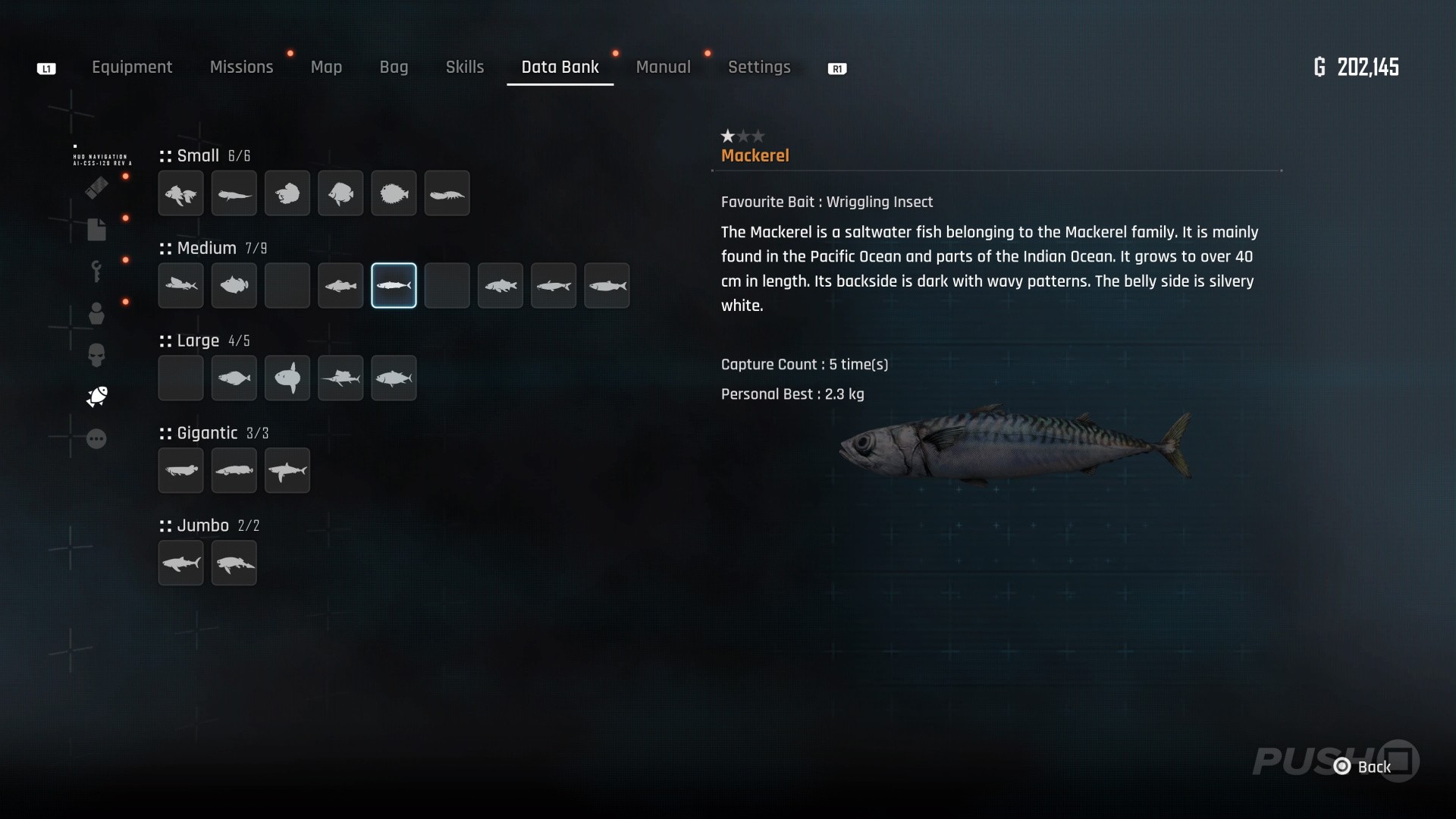This screenshot has height=819, width=1456.
Task: Select the whale shark entry in Jumbo
Action: [x=180, y=563]
